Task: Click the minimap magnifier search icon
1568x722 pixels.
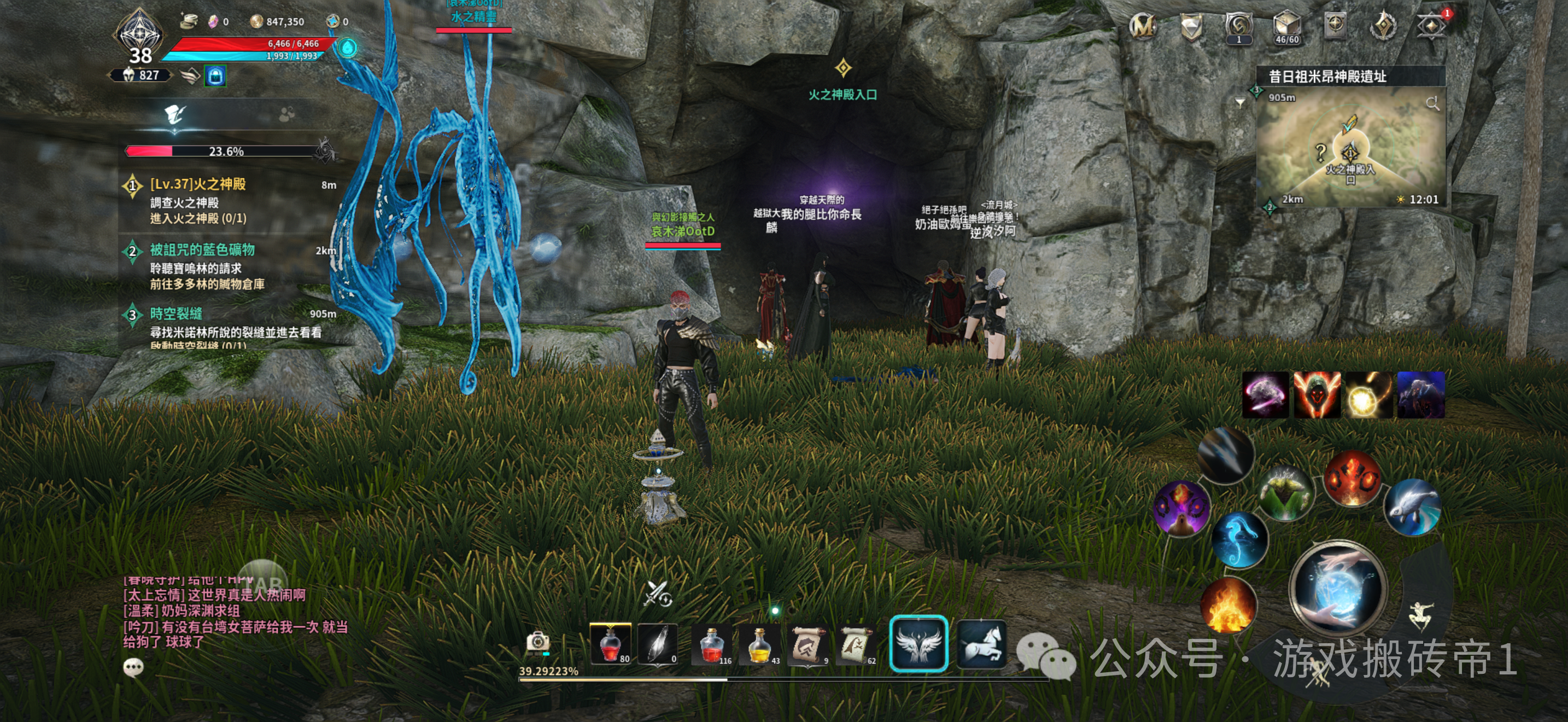Action: tap(1432, 103)
